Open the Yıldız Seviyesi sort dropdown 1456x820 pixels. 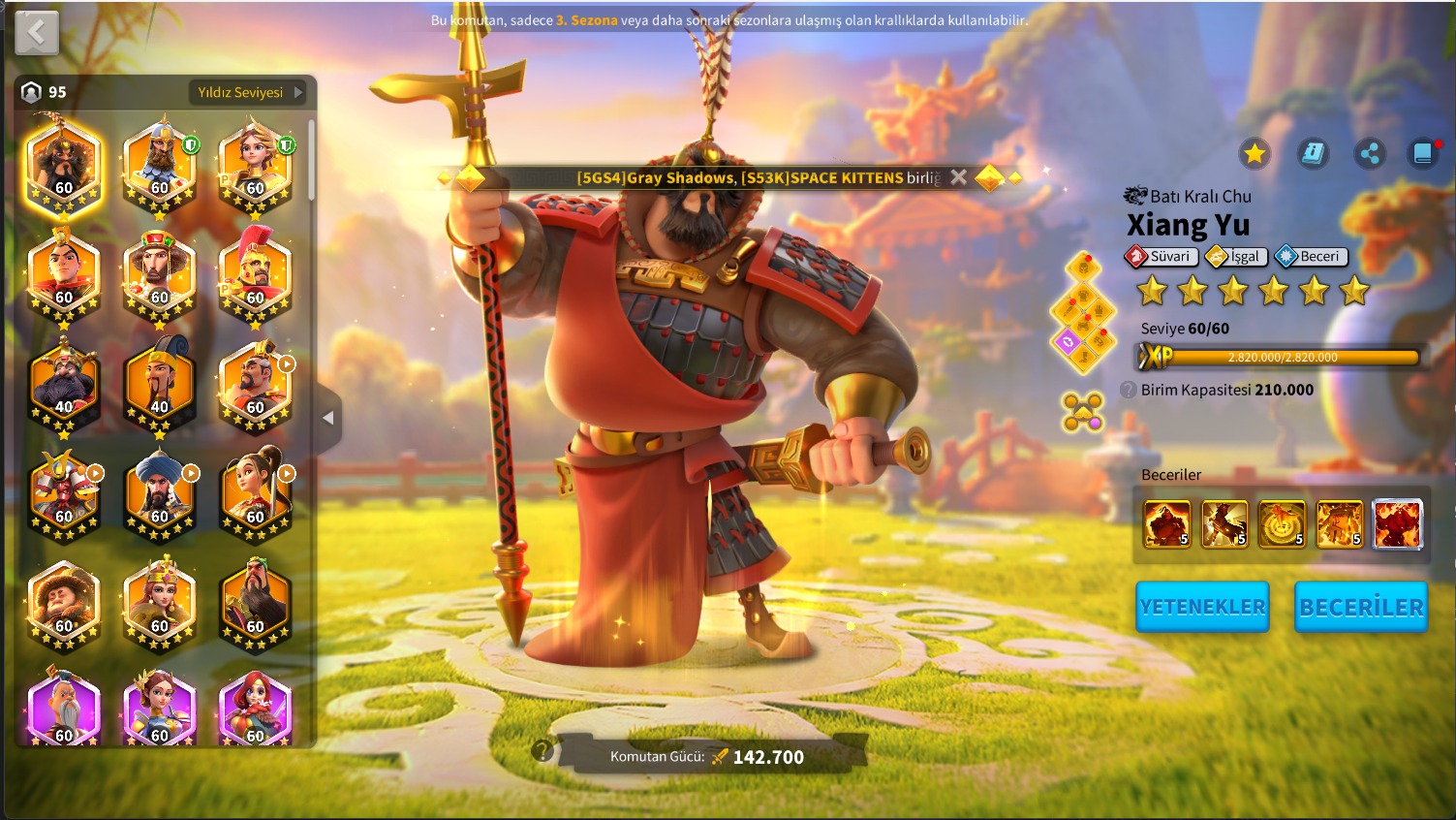coord(250,92)
